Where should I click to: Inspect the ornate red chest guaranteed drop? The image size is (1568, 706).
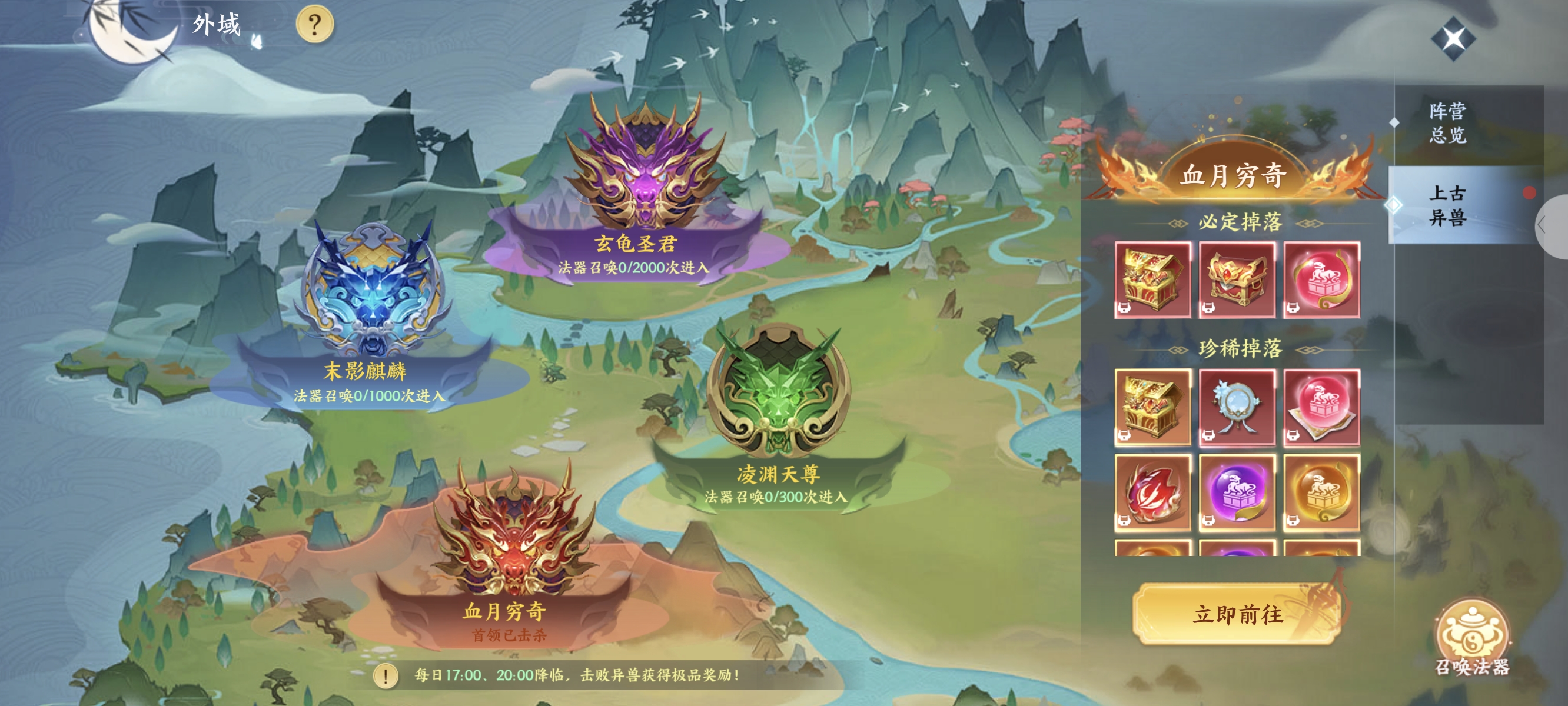pyautogui.click(x=1237, y=279)
